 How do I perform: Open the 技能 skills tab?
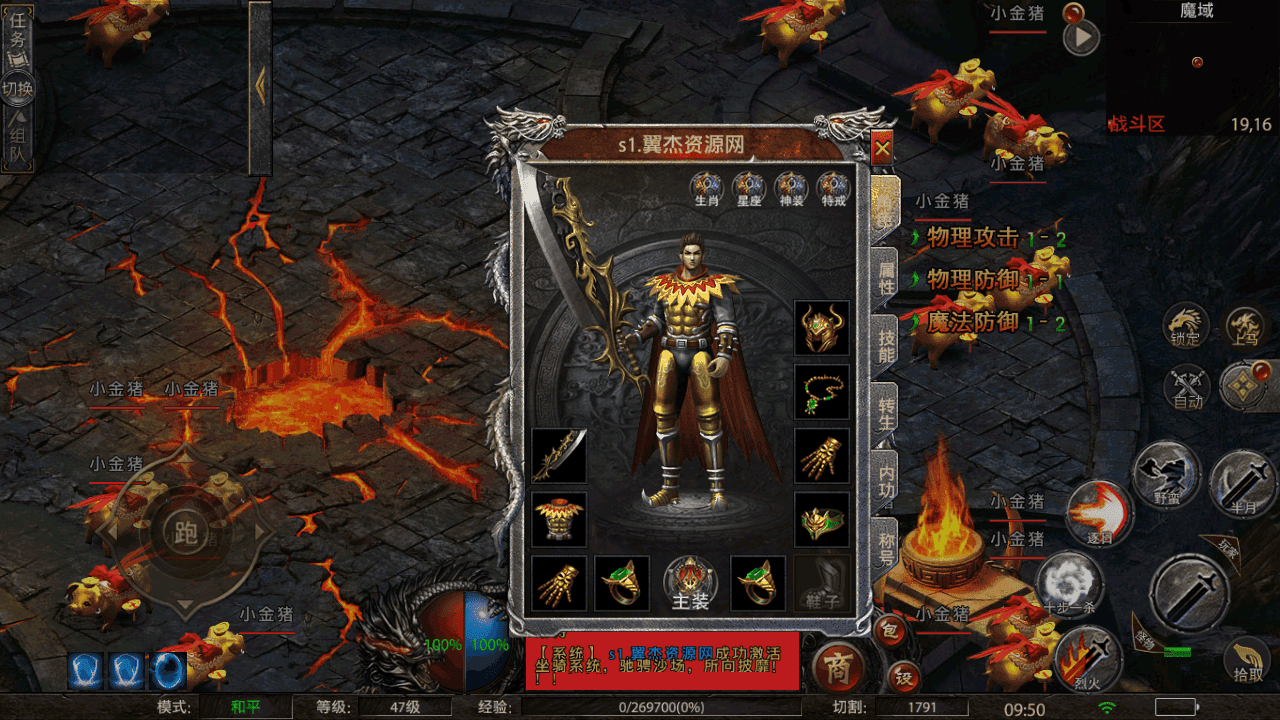(886, 344)
